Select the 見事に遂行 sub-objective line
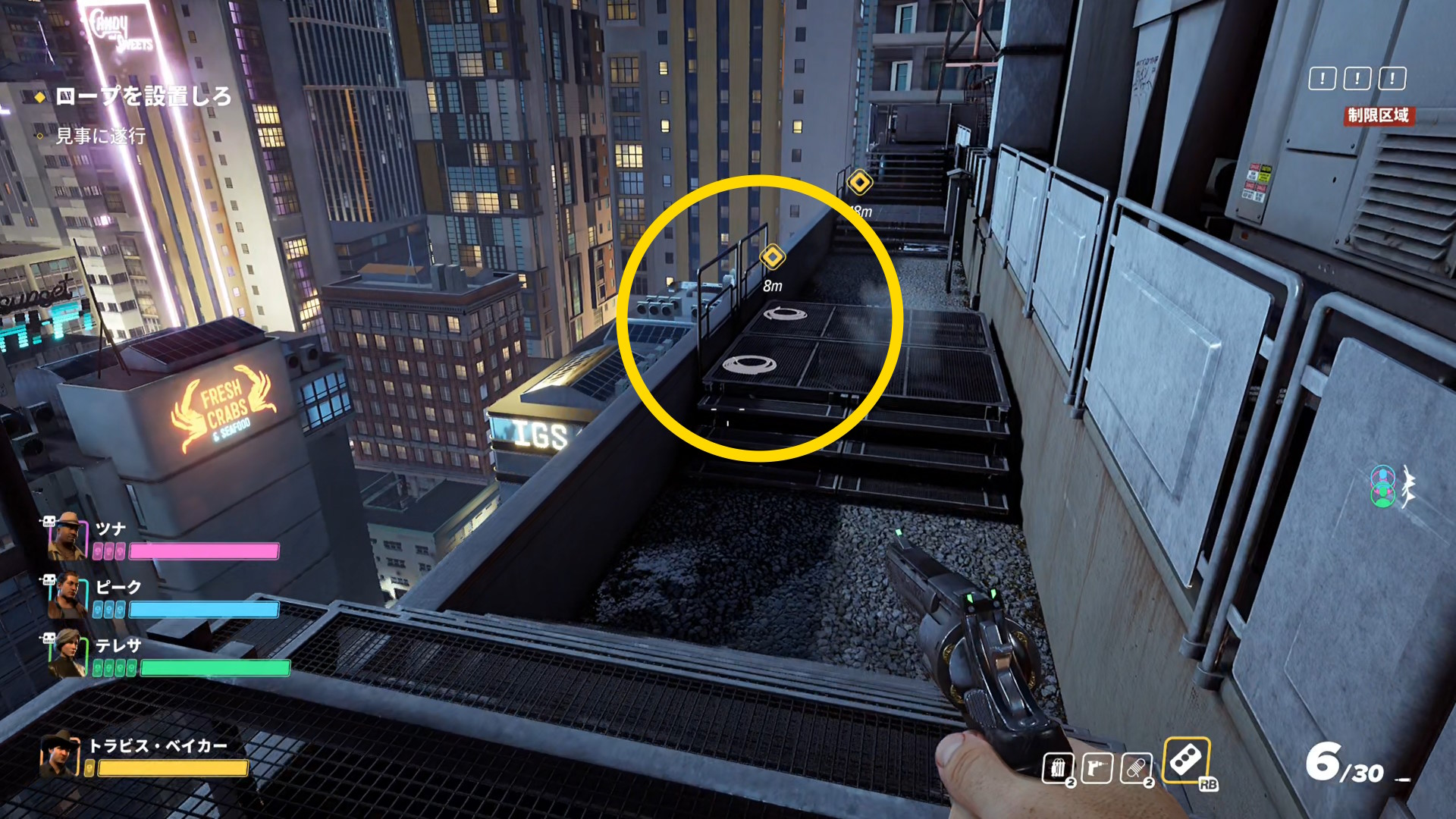The image size is (1456, 819). click(100, 136)
